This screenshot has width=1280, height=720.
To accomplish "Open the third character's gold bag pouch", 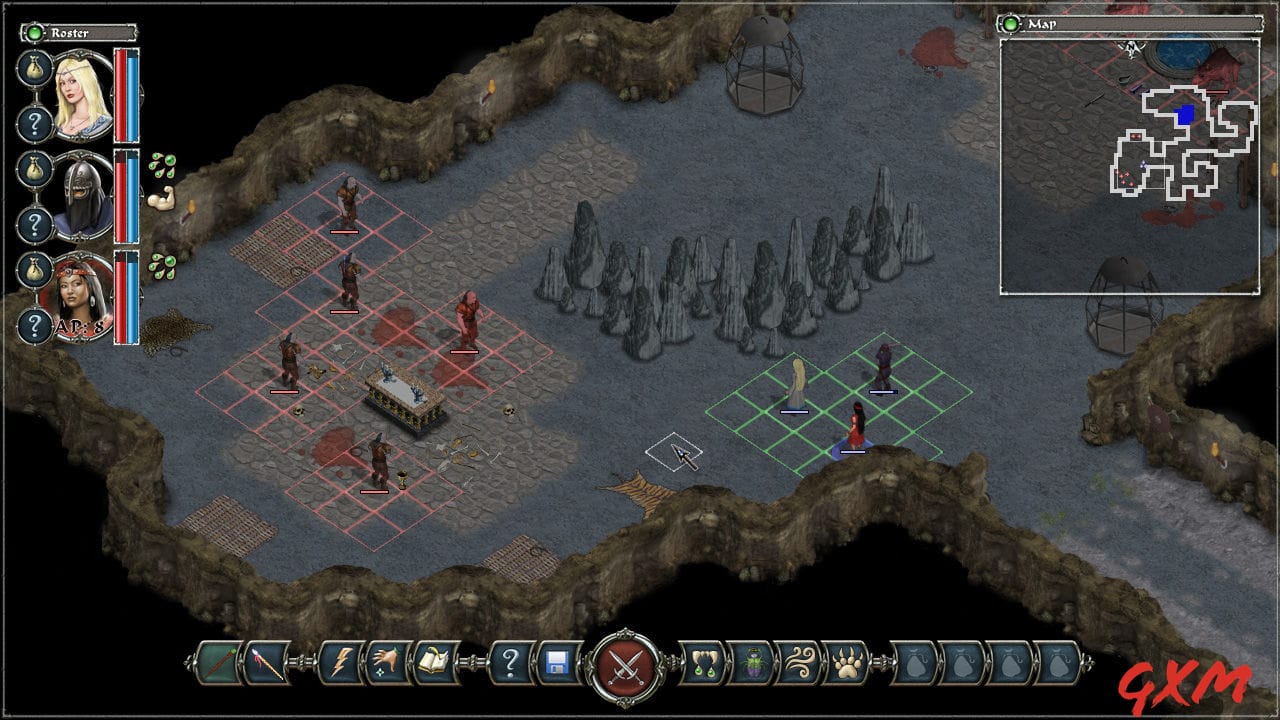I will pyautogui.click(x=33, y=272).
